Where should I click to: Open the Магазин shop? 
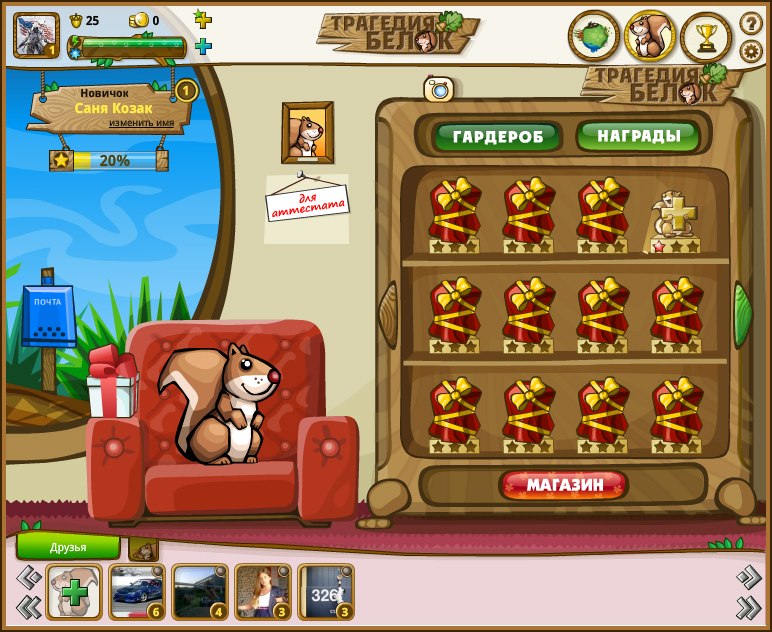click(x=565, y=486)
